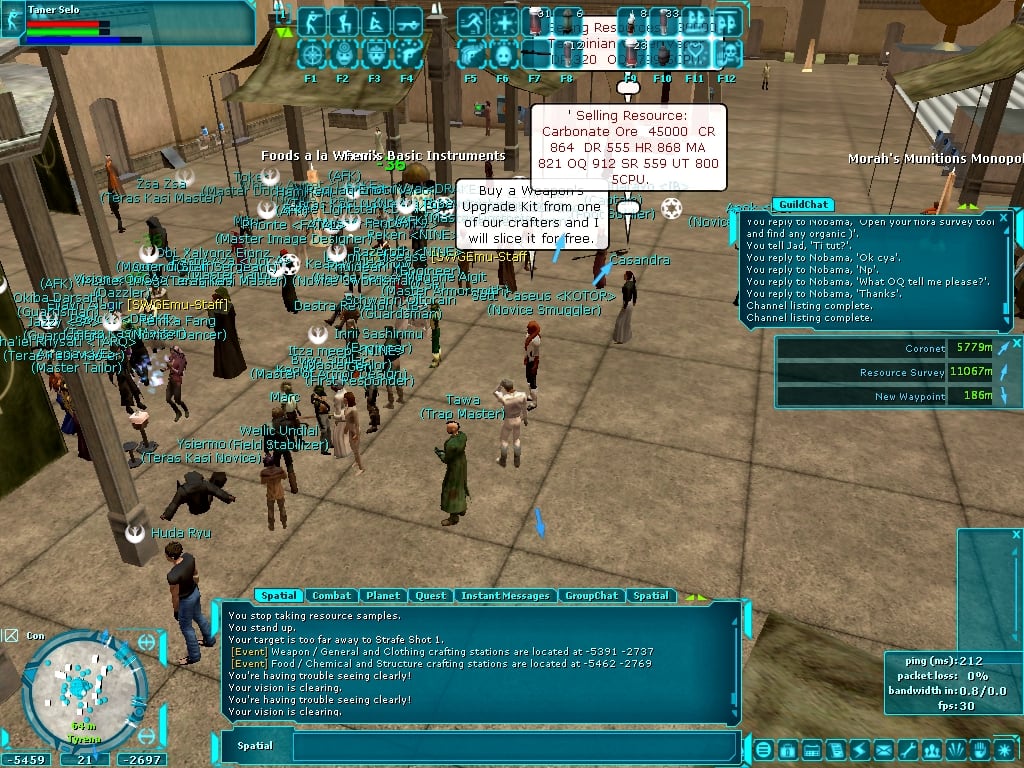Close the waypoint tracker panel
The image size is (1024, 768).
click(1017, 343)
